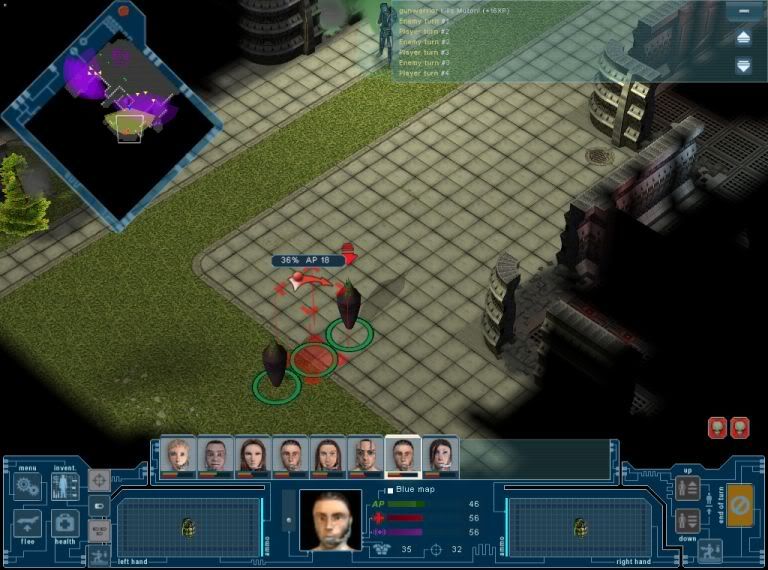Toggle the Blue map checkbox
Screen dimensions: 768x570
[x=390, y=490]
